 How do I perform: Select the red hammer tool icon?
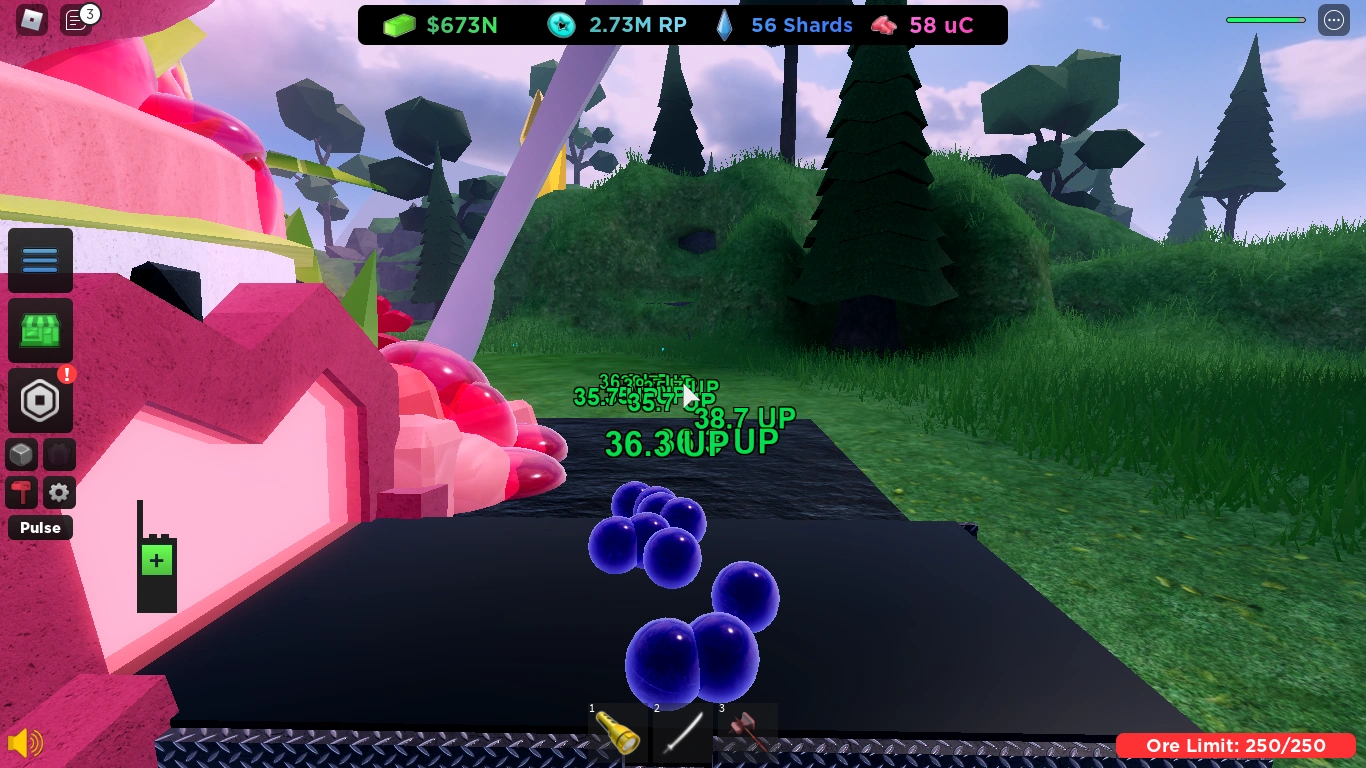click(x=22, y=492)
